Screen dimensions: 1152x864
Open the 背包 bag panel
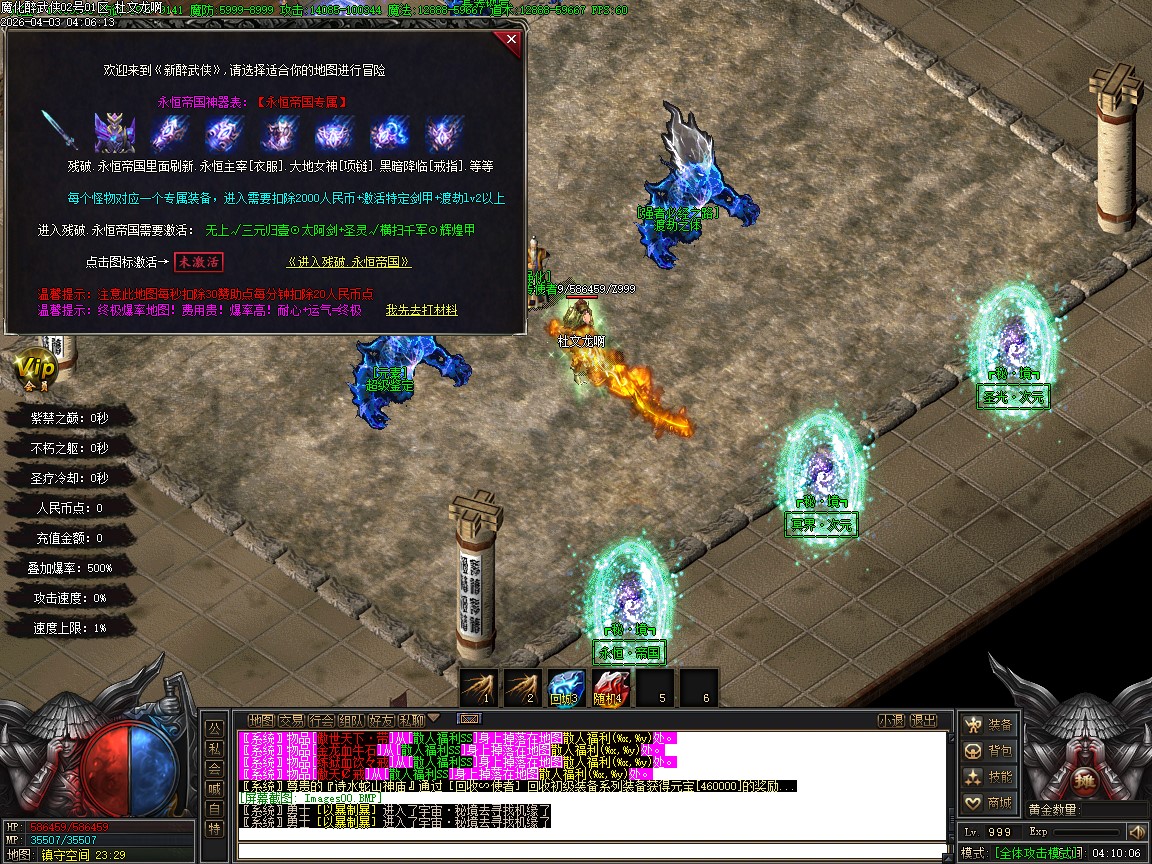(988, 751)
